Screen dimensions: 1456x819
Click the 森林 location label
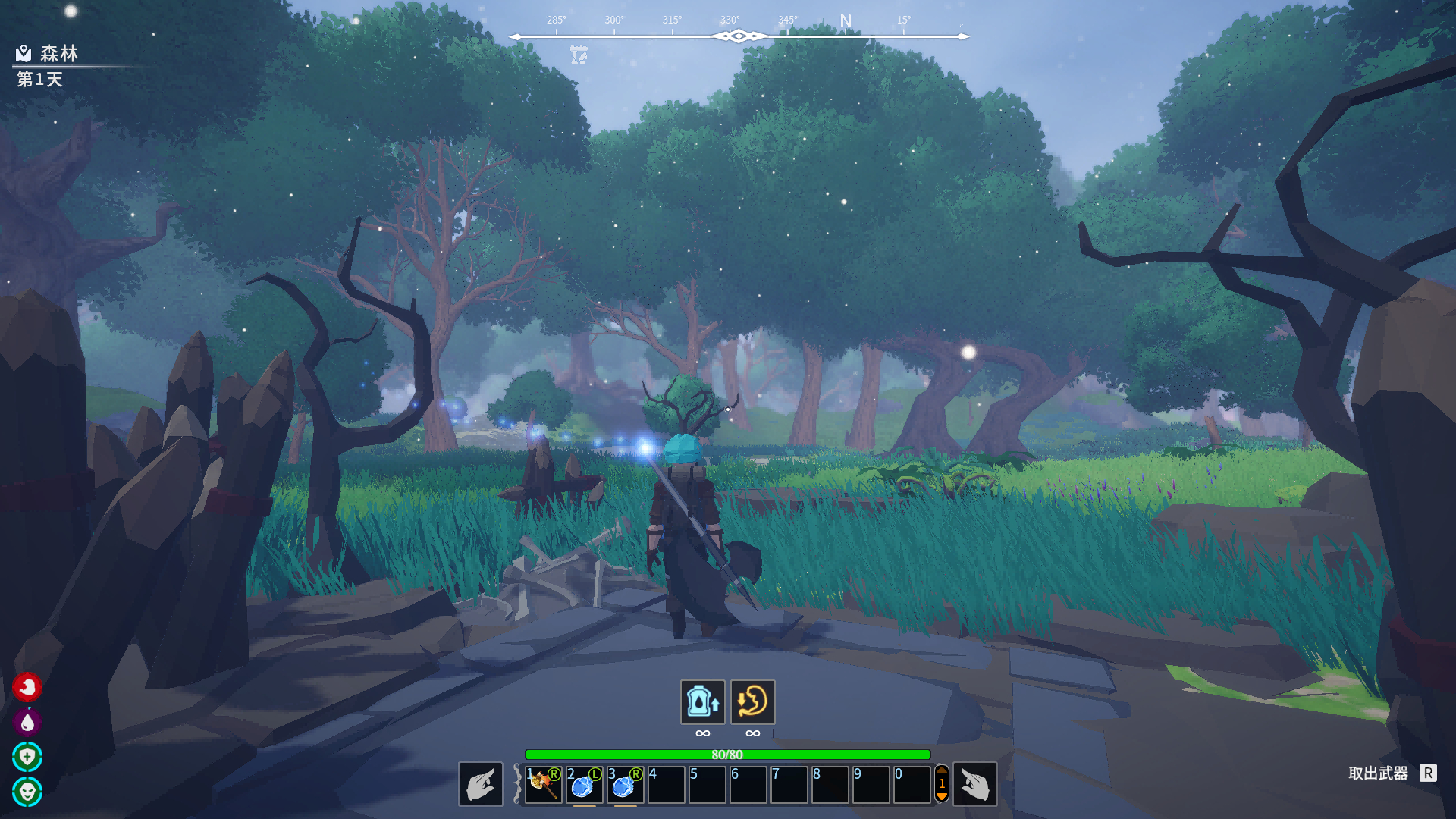[58, 53]
